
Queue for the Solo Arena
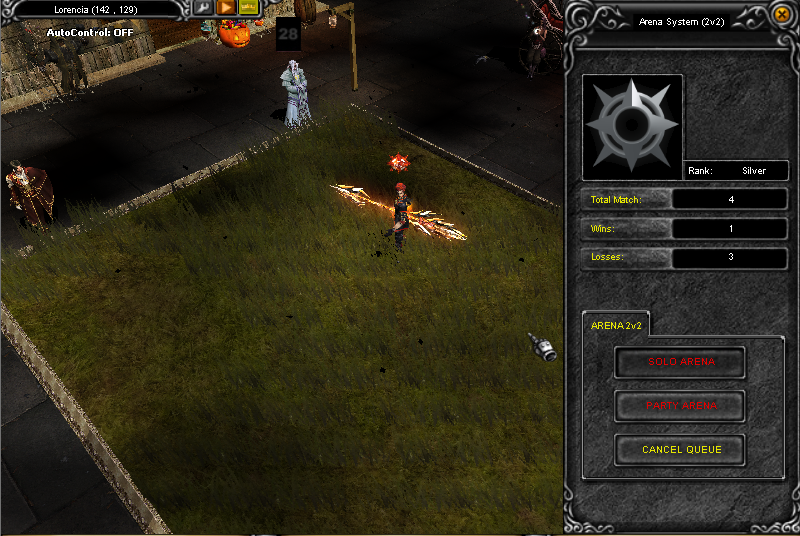pyautogui.click(x=680, y=362)
